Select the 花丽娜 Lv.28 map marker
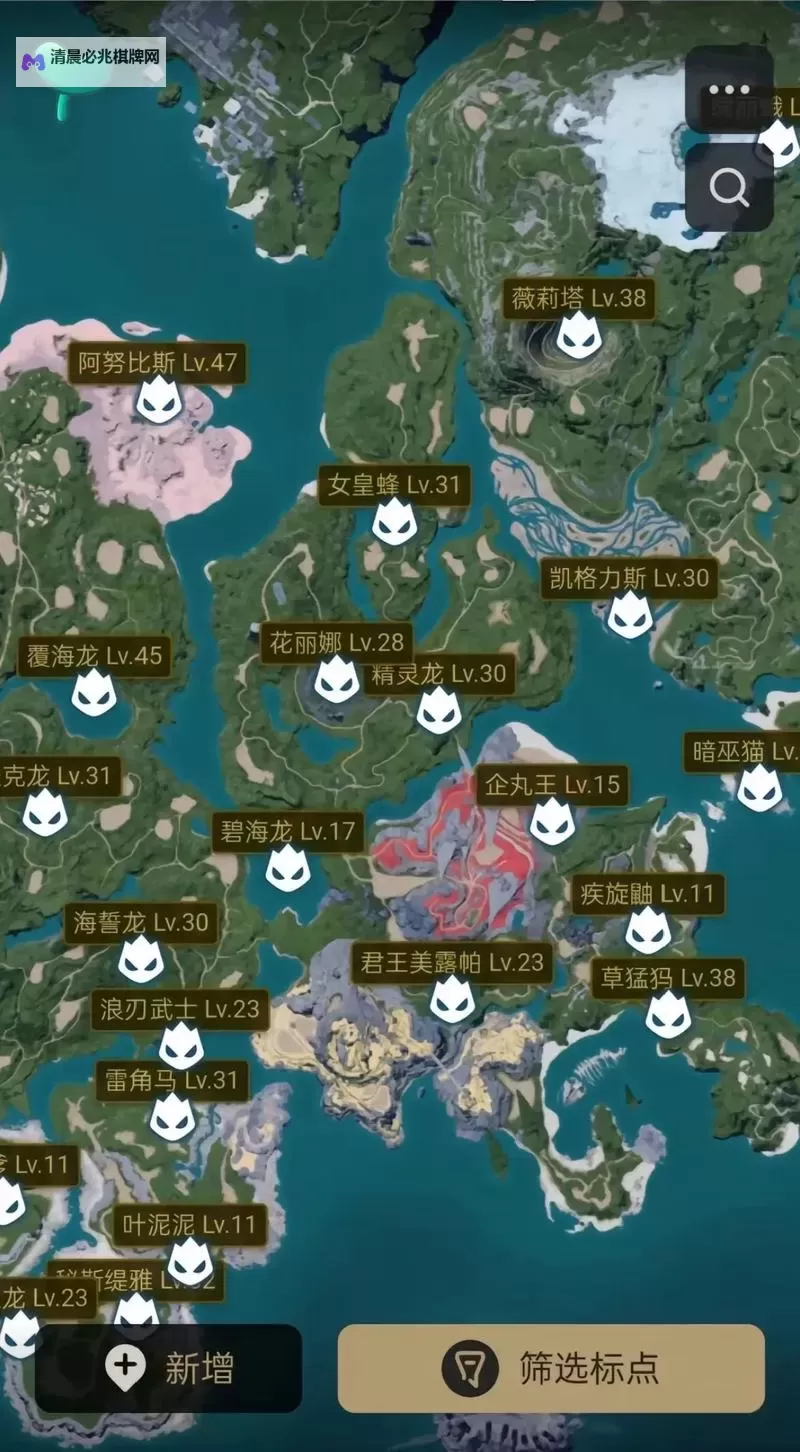The height and width of the screenshot is (1452, 800). tap(337, 678)
